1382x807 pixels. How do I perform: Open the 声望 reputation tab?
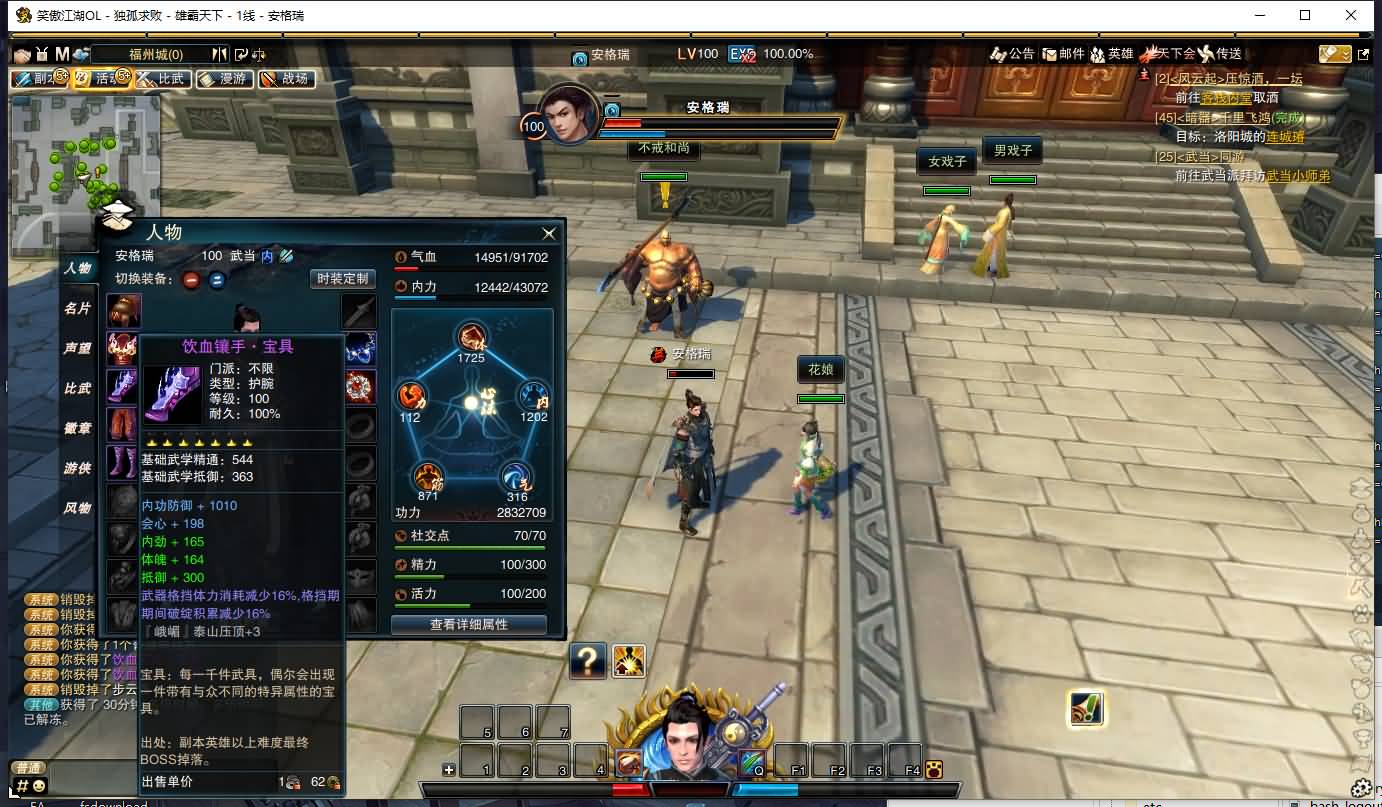tap(78, 348)
